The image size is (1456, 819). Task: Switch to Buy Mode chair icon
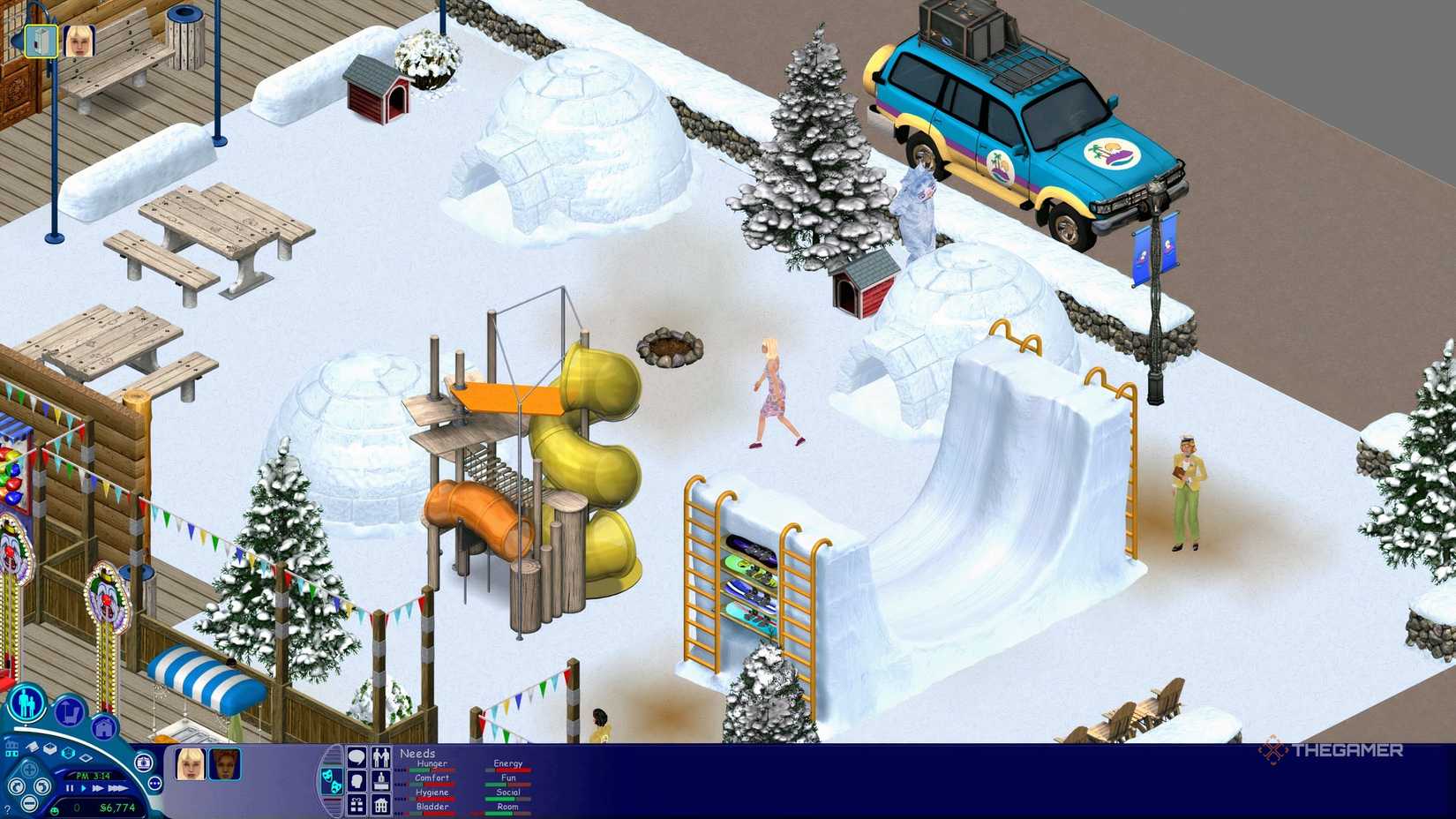point(69,710)
